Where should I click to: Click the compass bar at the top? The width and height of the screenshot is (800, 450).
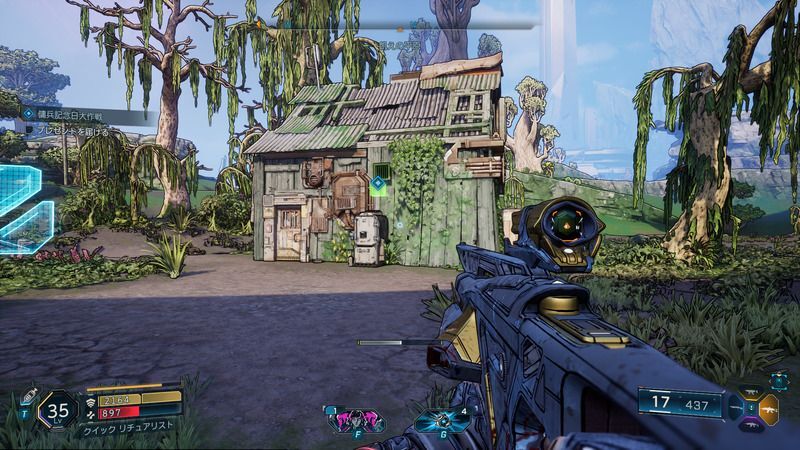coord(400,21)
